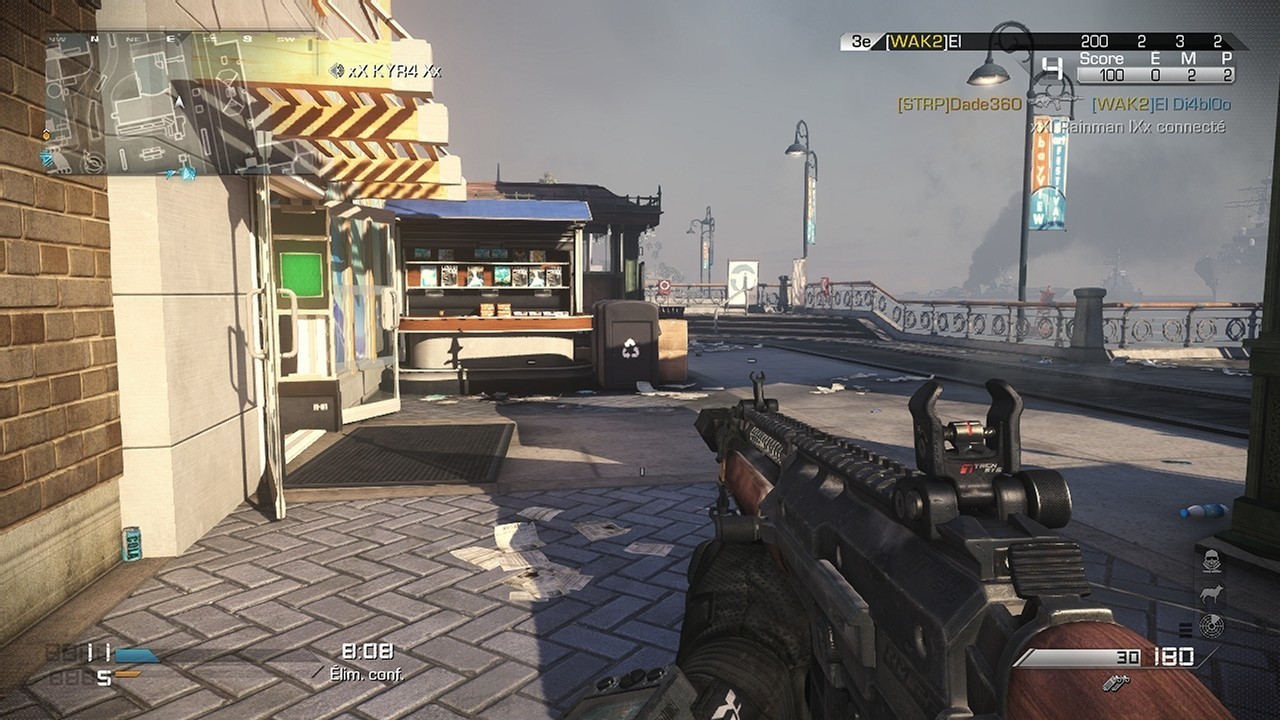Select the Guard Dog killstreak icon
Image resolution: width=1280 pixels, height=720 pixels.
point(1210,594)
